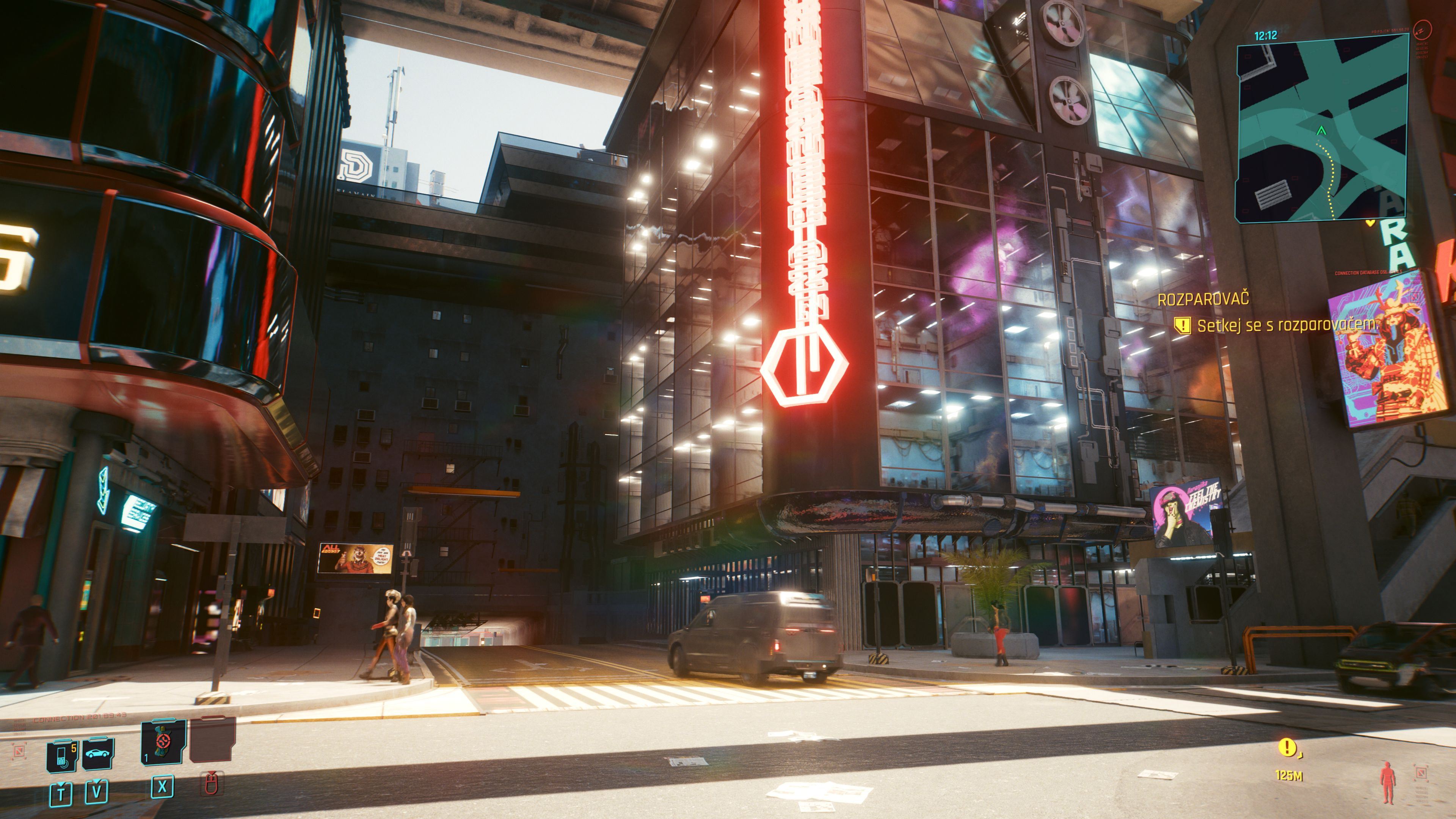Click the red player stance figure
Viewport: 1456px width, 819px height.
[x=1388, y=782]
